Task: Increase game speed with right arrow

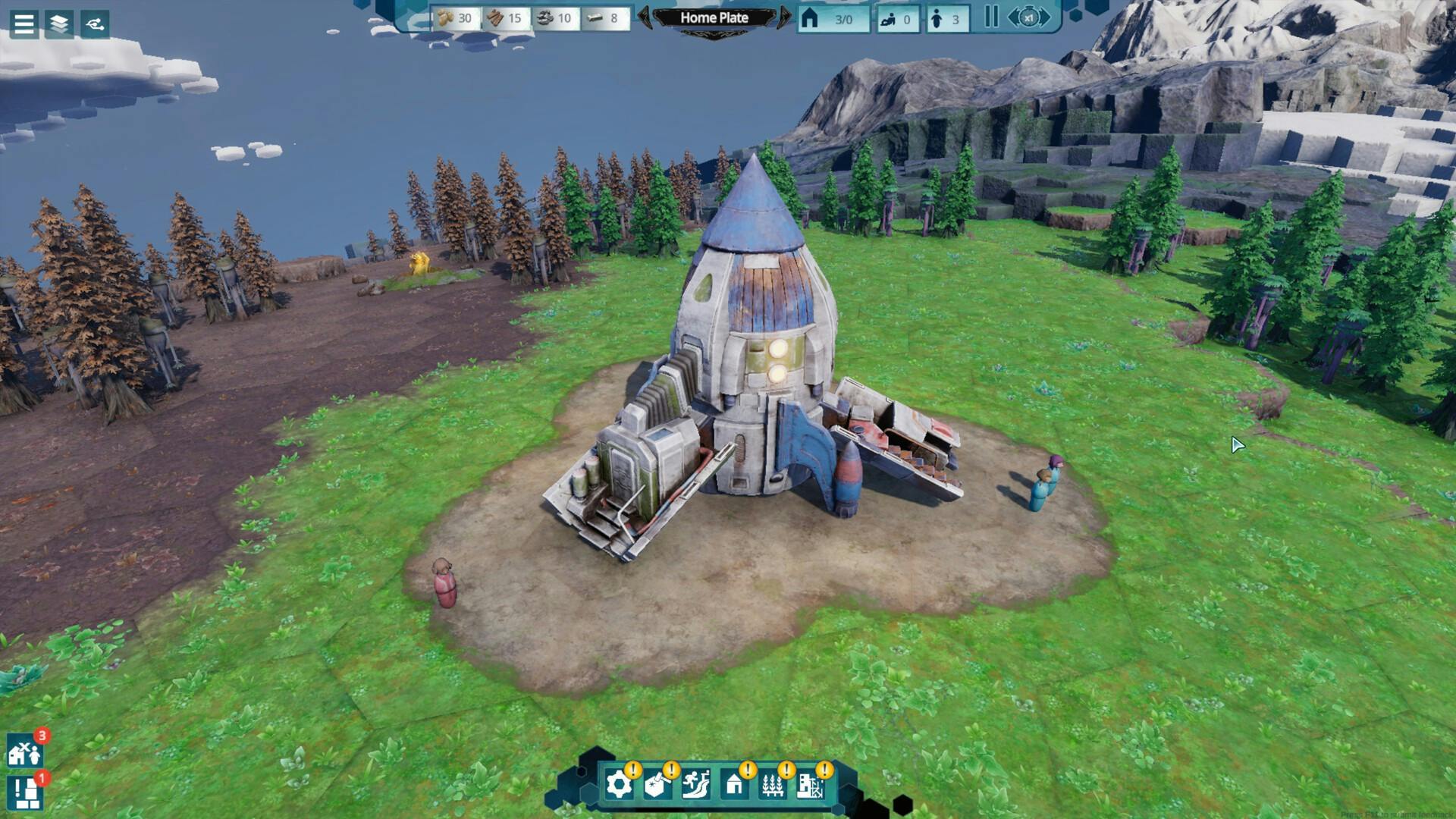Action: [x=1046, y=17]
